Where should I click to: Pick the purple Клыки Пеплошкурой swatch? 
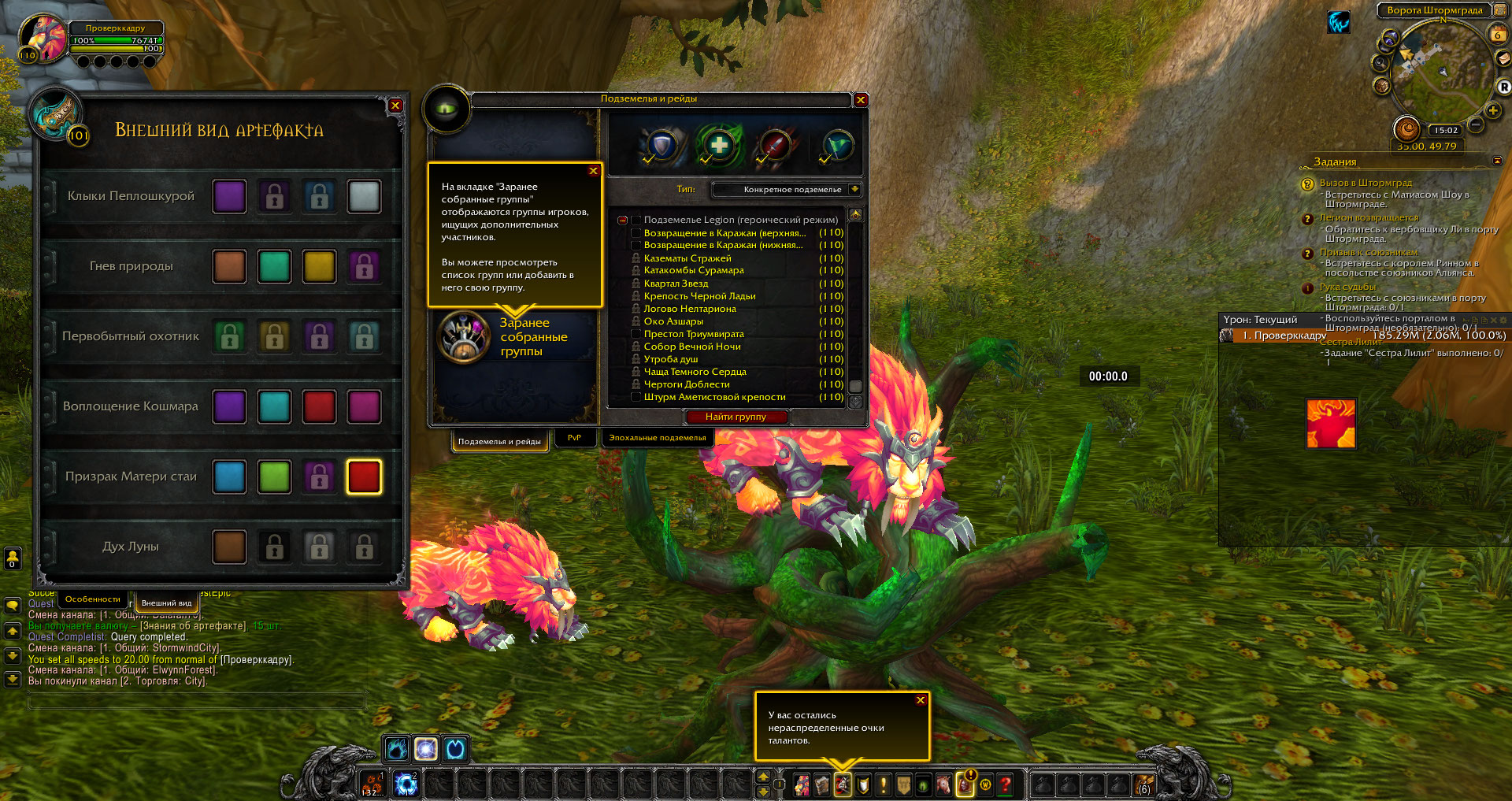click(229, 196)
